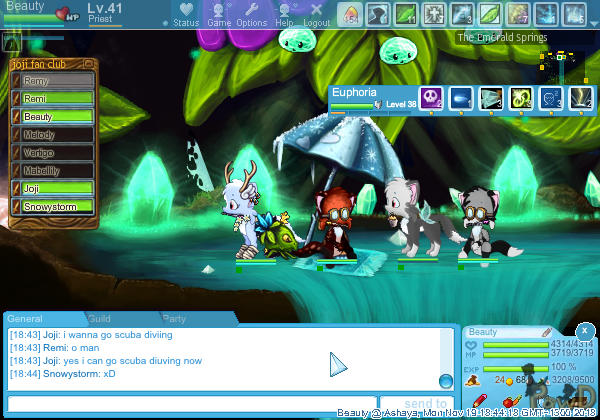Open the Help menu
This screenshot has height=420, width=600.
click(x=285, y=14)
